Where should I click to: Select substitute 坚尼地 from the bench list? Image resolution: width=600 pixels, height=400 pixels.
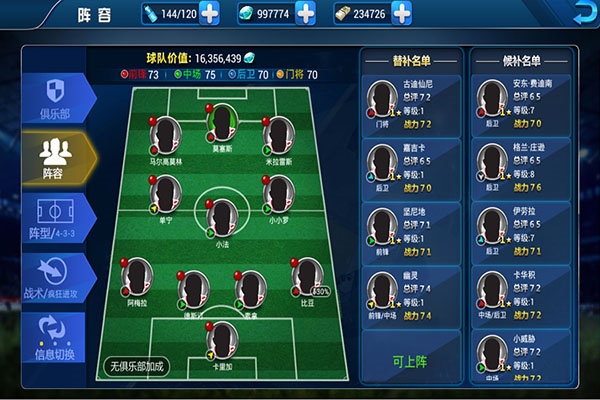click(411, 231)
